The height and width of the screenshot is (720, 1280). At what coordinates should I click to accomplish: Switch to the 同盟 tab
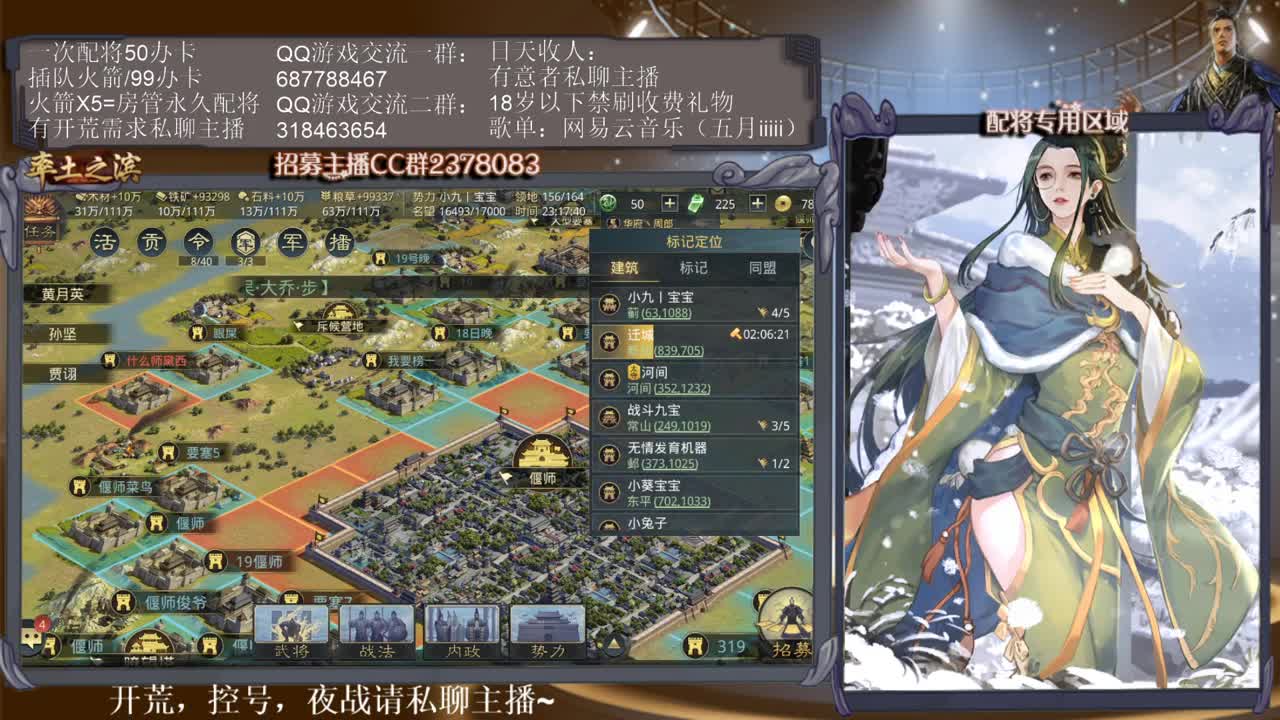coord(761,266)
